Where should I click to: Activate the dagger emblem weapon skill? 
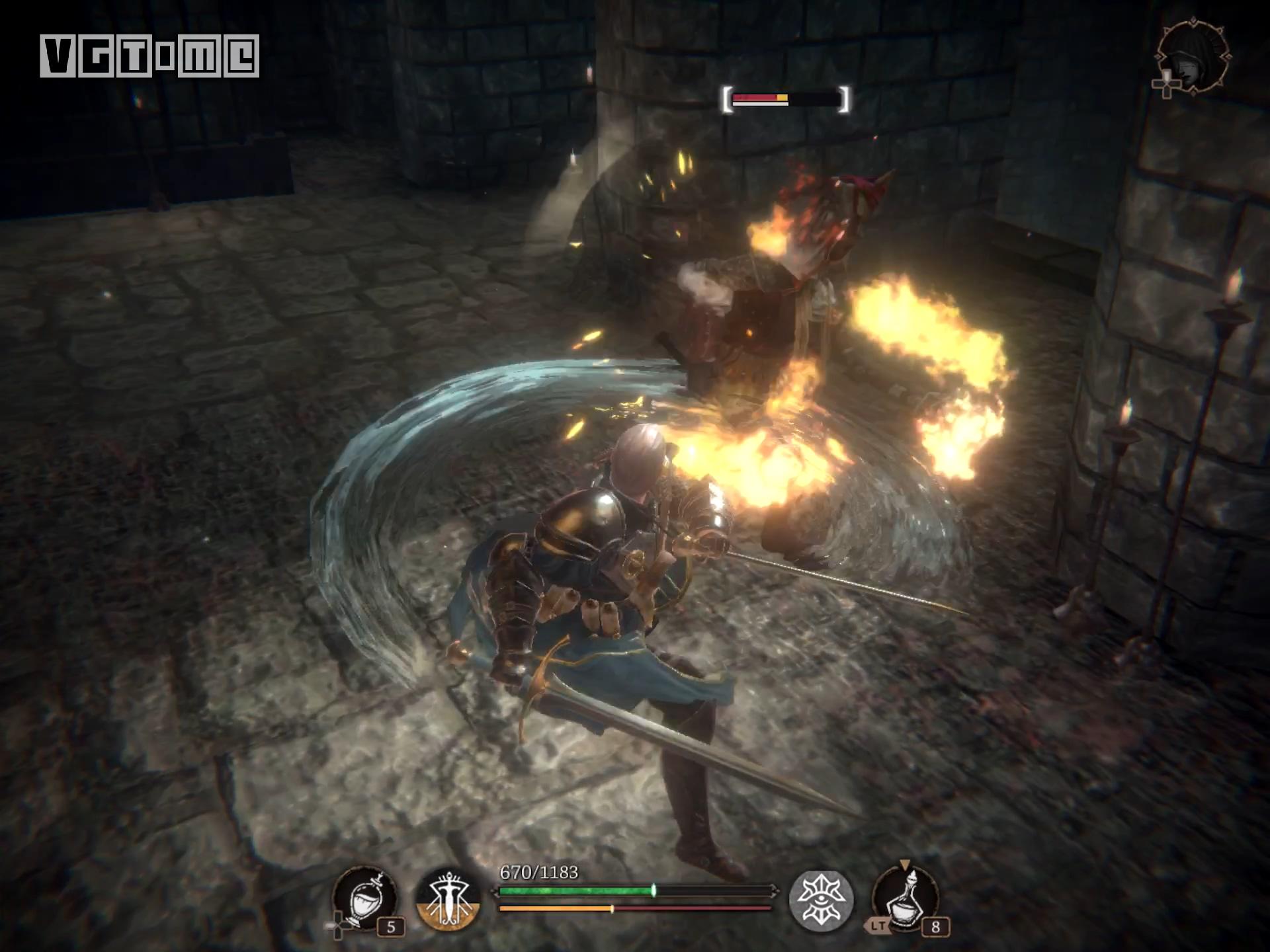(448, 900)
